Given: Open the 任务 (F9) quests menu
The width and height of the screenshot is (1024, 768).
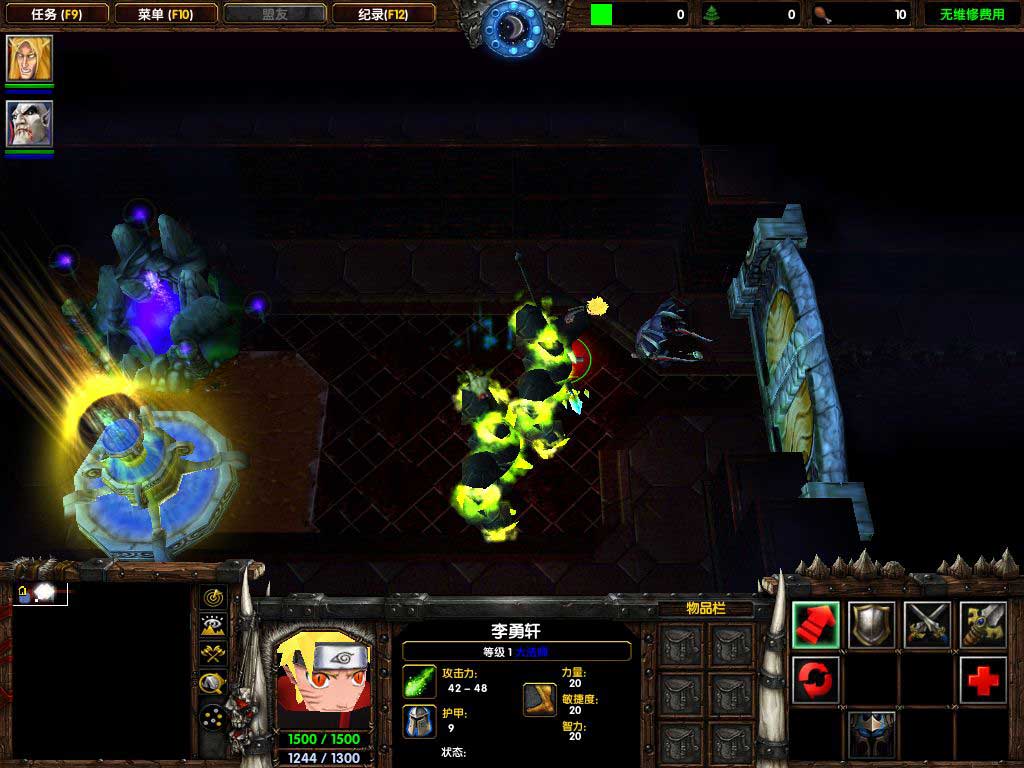Looking at the screenshot, I should pos(55,14).
